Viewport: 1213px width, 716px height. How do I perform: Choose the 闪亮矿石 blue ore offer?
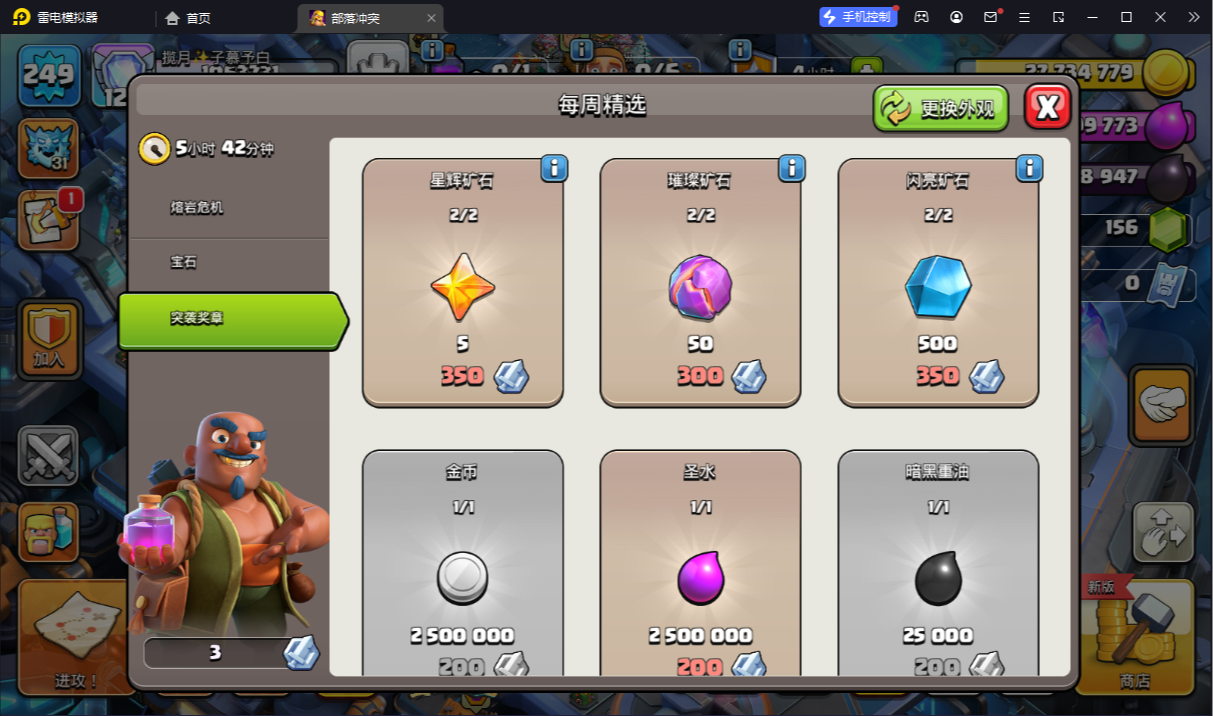click(938, 283)
